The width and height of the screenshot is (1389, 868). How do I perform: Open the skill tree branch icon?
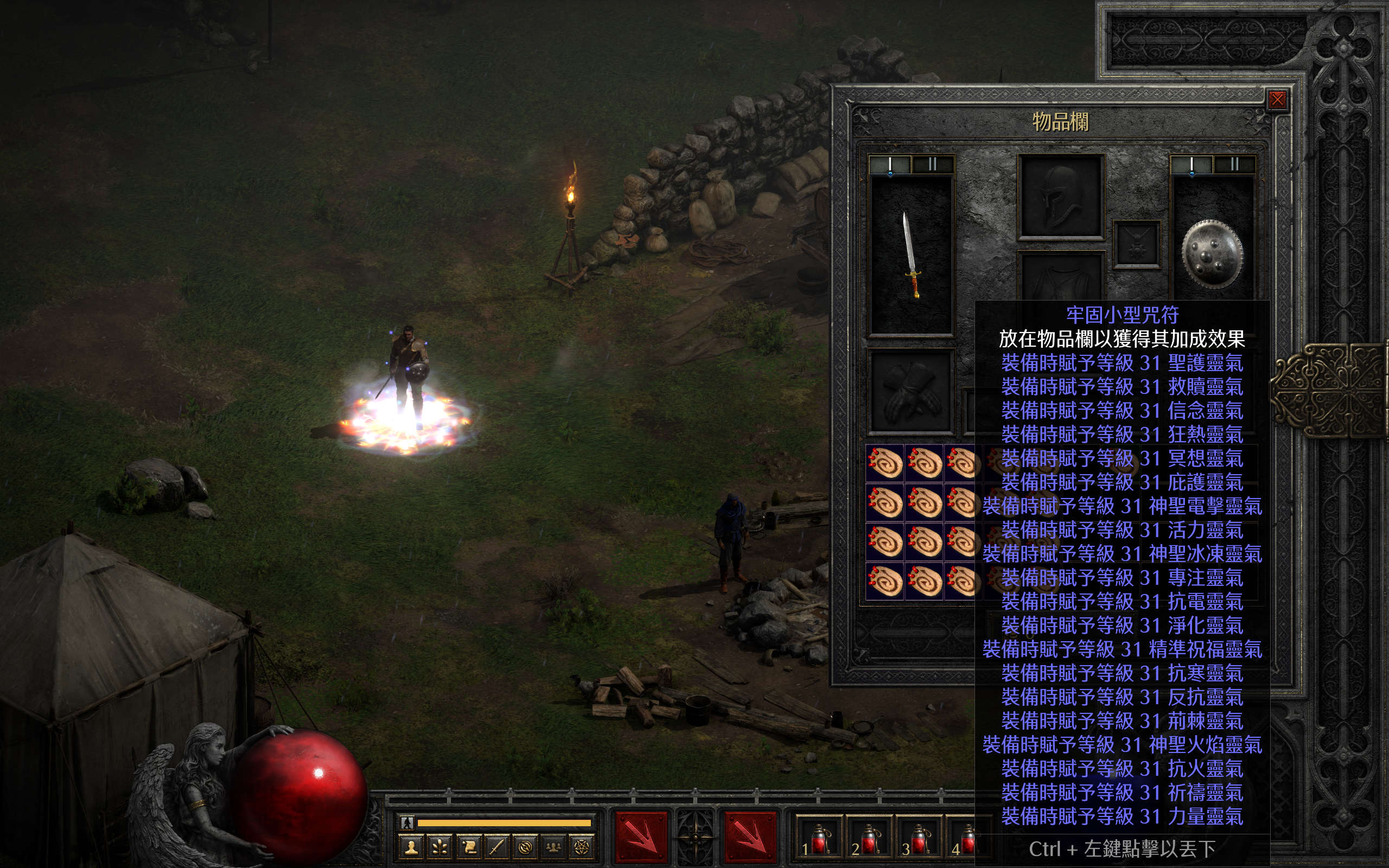(439, 847)
